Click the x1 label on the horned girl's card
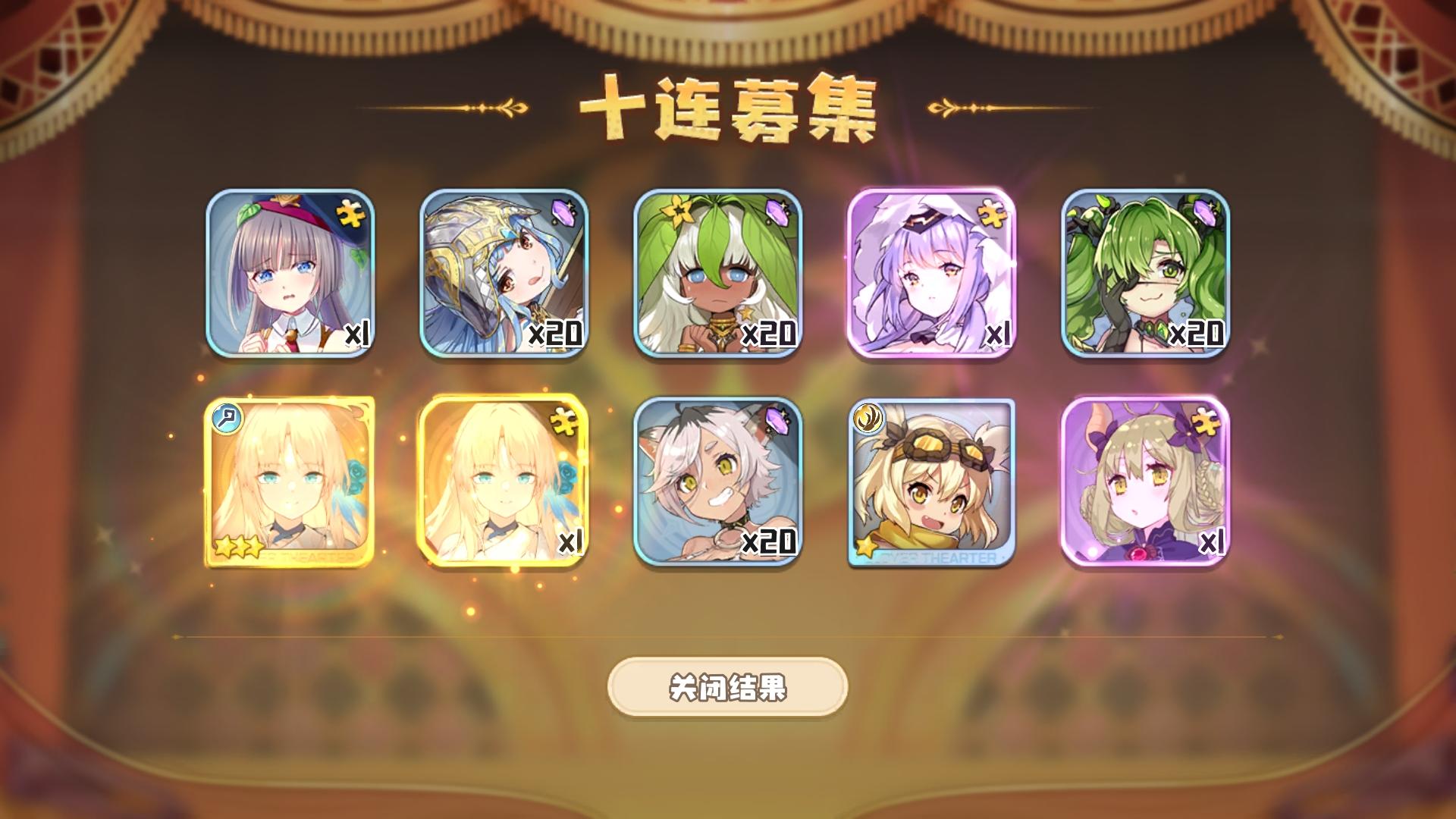 click(x=1213, y=542)
